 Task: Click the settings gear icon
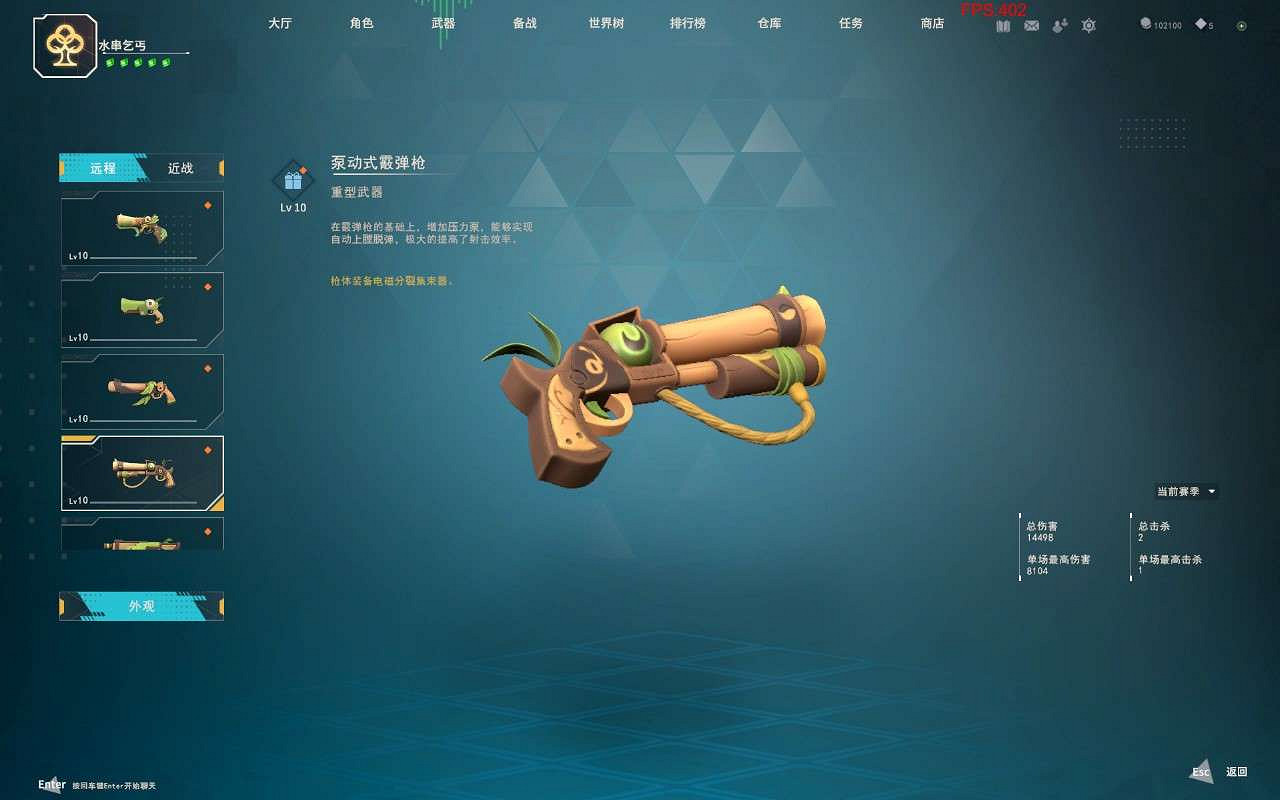click(x=1088, y=25)
